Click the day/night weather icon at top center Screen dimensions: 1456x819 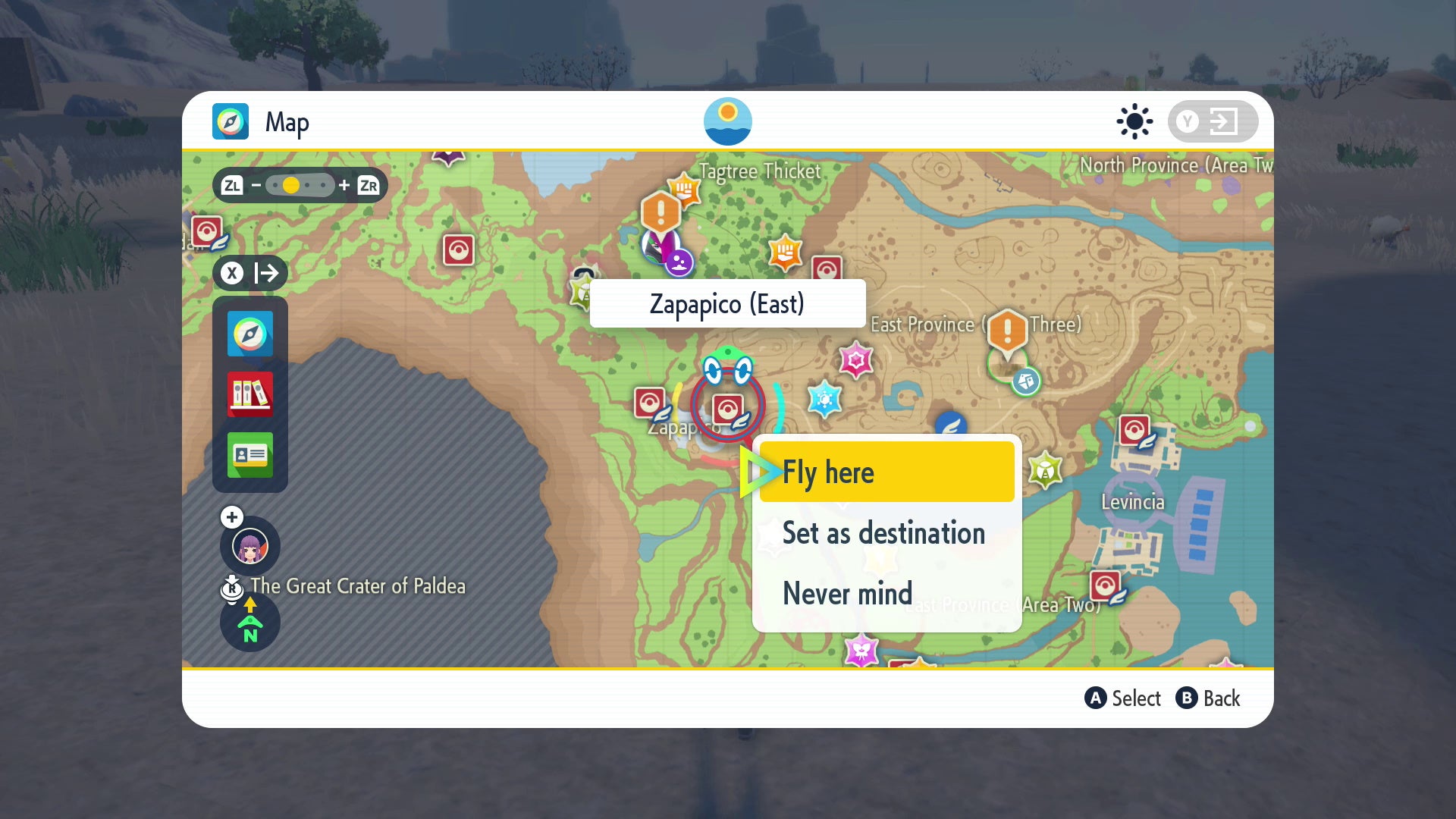tap(729, 121)
